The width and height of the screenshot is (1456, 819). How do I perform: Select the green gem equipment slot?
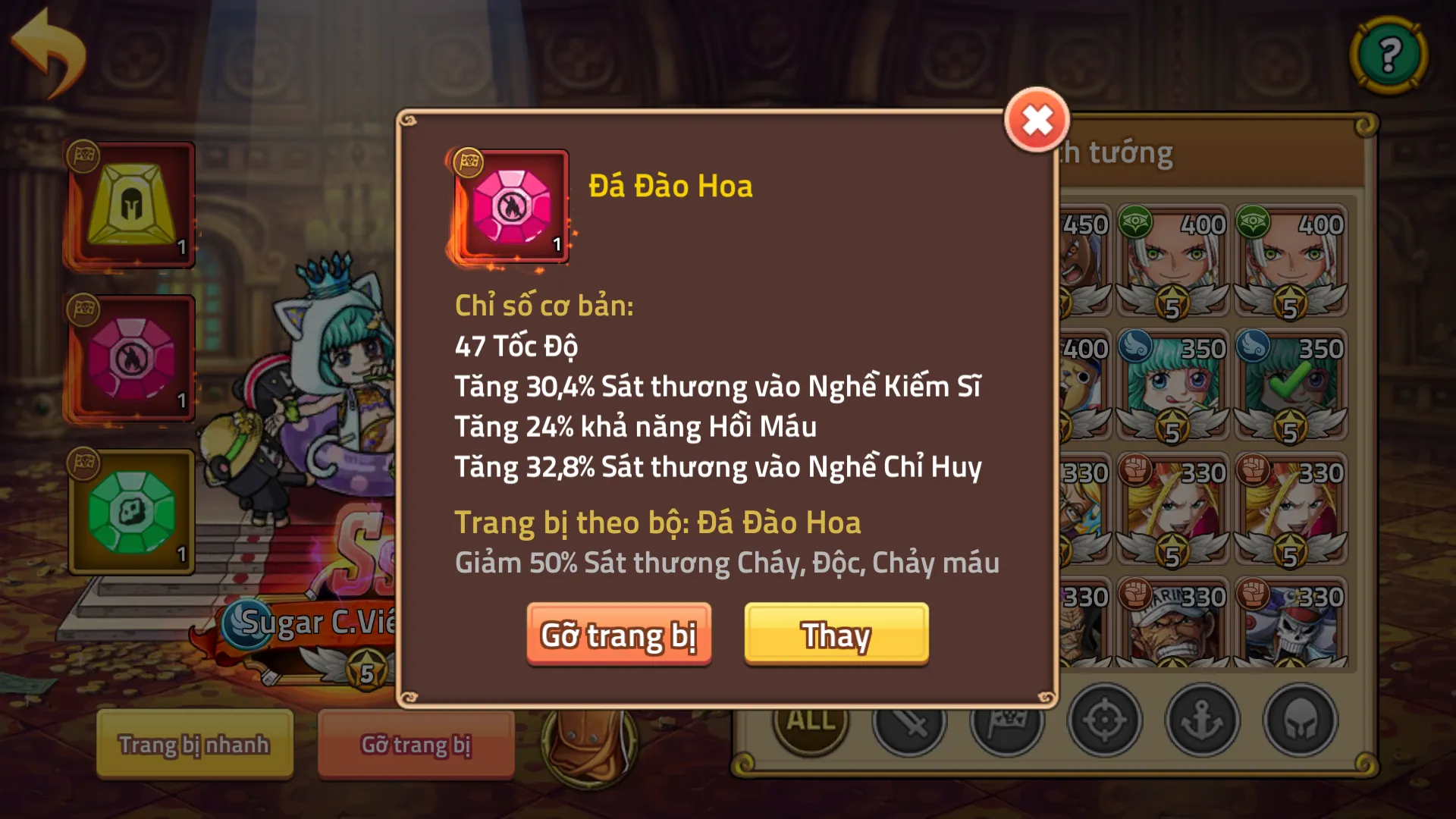(130, 512)
